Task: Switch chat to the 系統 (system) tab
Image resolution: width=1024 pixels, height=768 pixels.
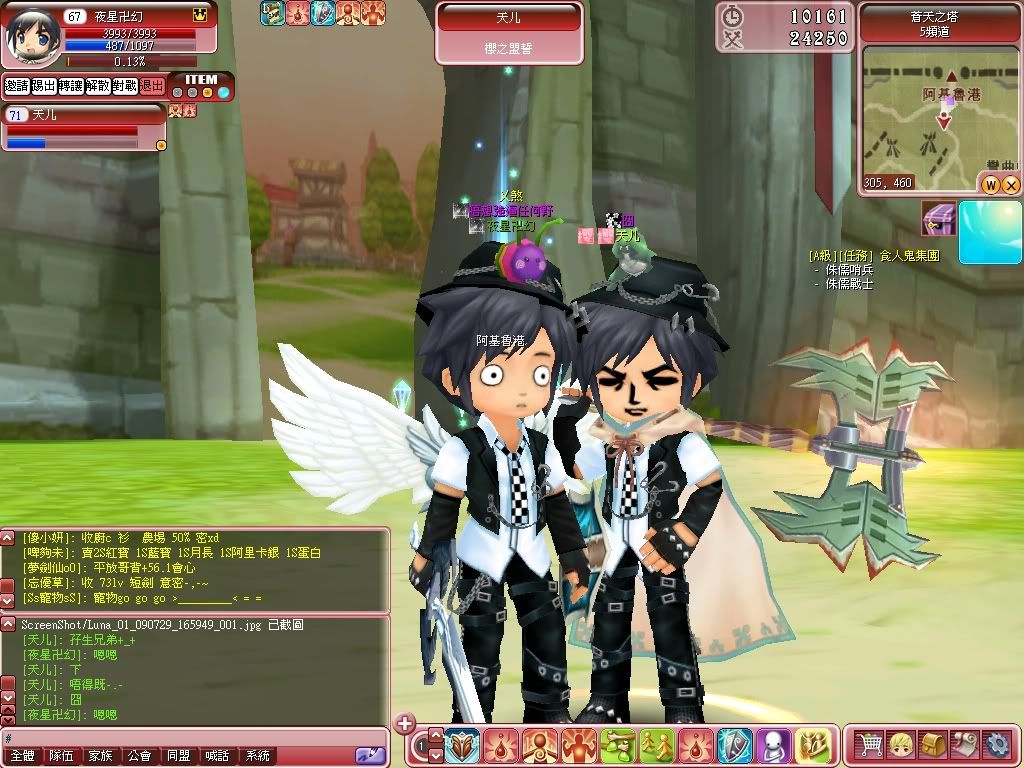Action: [x=257, y=757]
